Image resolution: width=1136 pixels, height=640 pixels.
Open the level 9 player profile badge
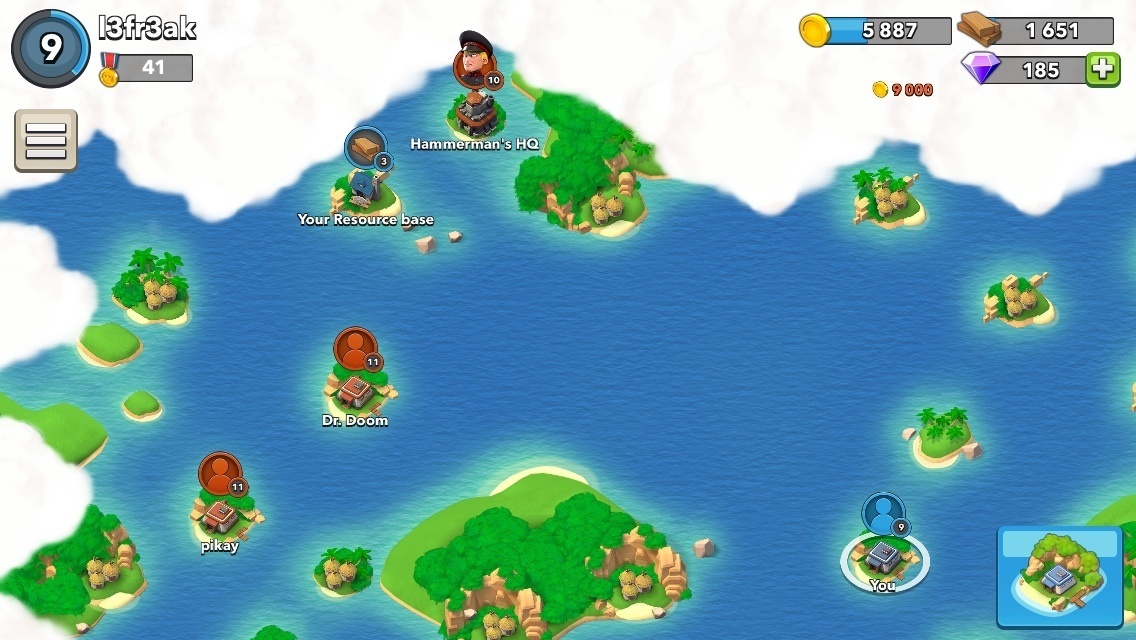coord(50,48)
